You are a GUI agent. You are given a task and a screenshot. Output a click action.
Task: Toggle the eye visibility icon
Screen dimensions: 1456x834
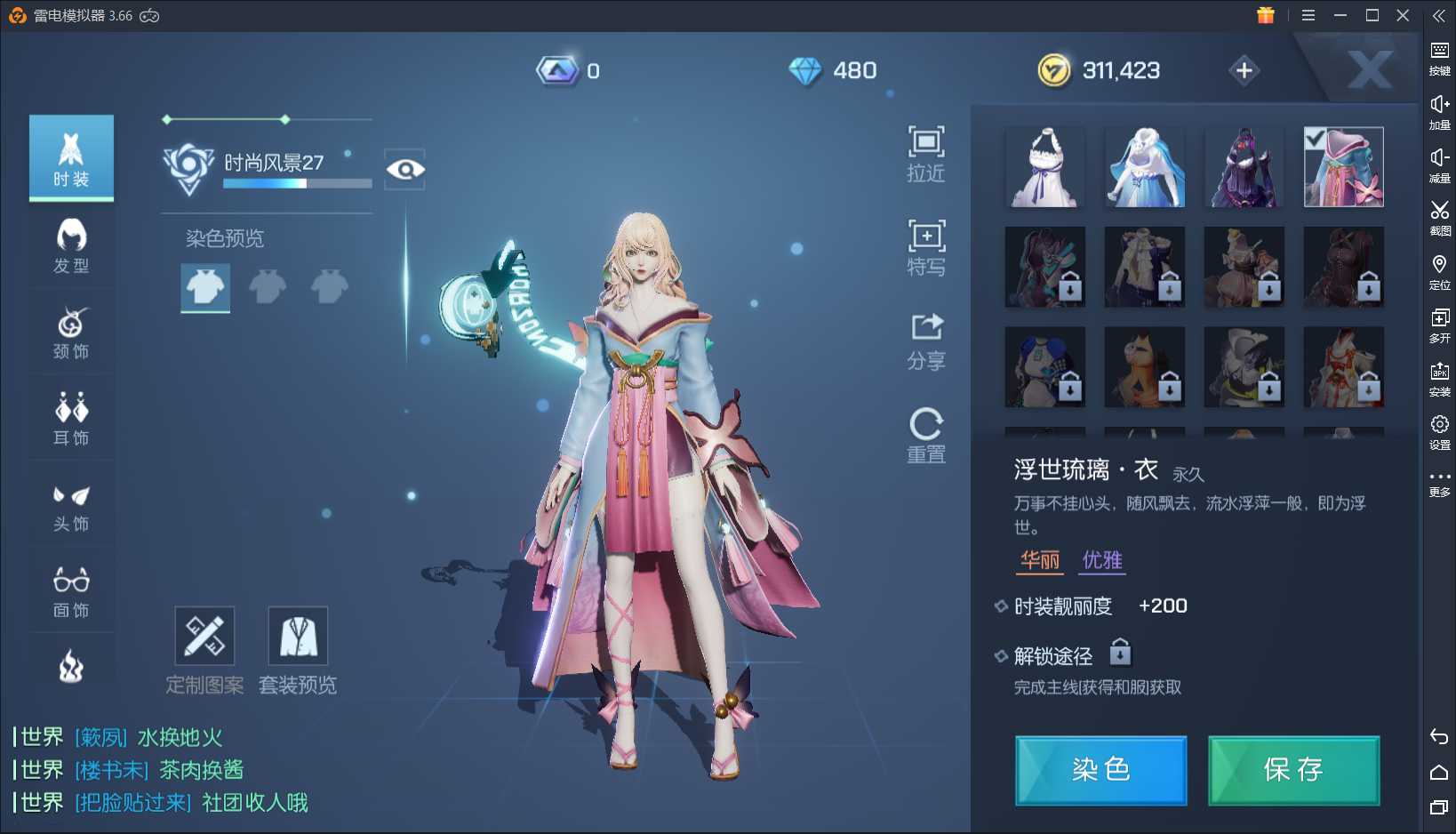tap(405, 169)
